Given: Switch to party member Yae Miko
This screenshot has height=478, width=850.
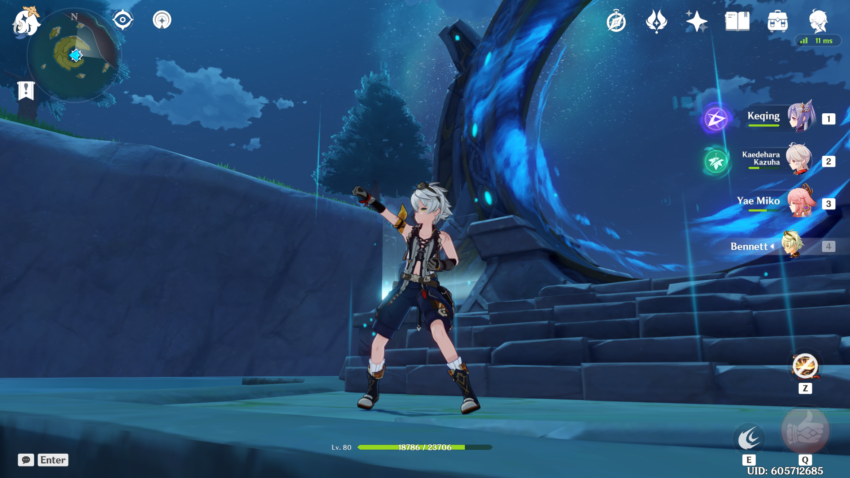Looking at the screenshot, I should pos(800,202).
